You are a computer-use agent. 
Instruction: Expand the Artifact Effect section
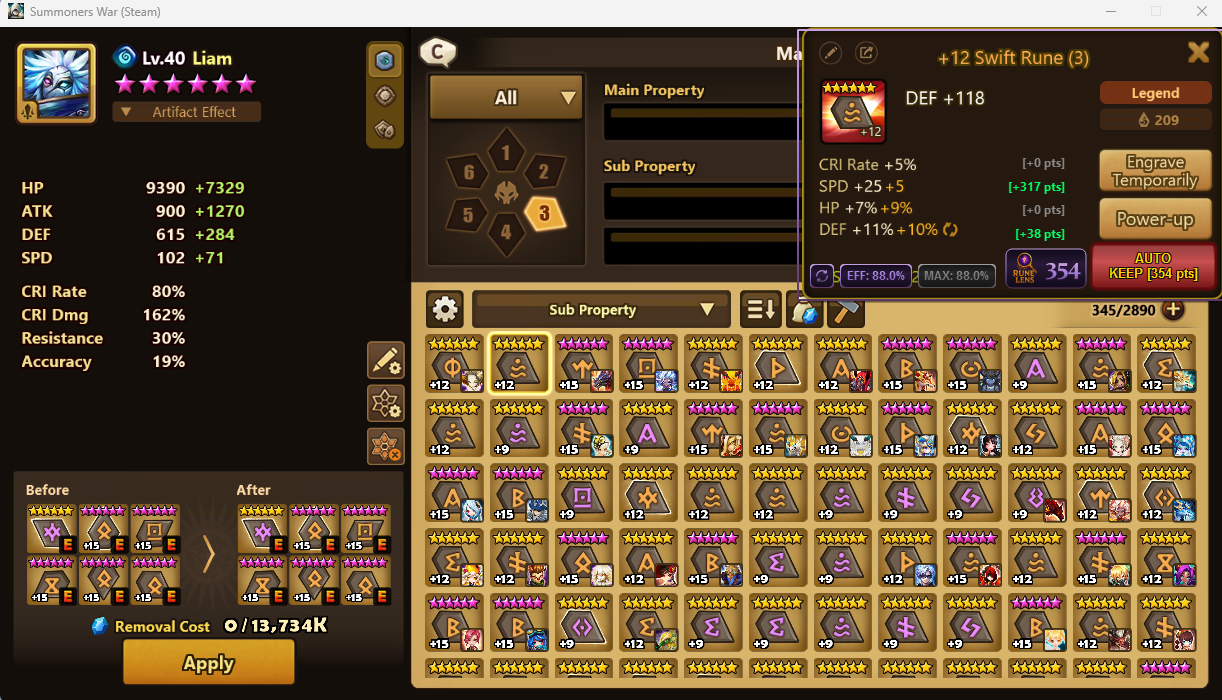(187, 112)
